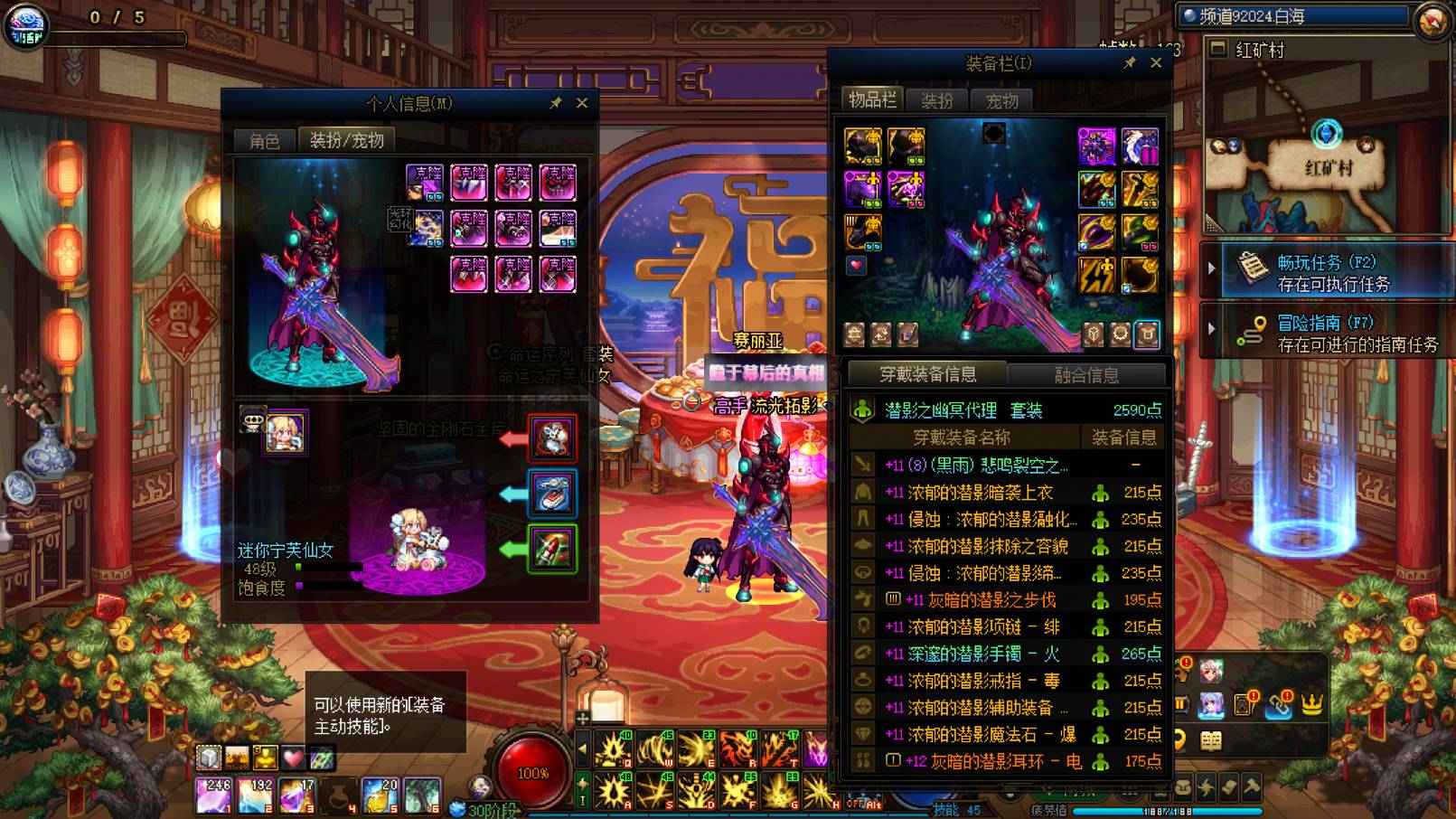Open the 物品栏 tab

(871, 100)
